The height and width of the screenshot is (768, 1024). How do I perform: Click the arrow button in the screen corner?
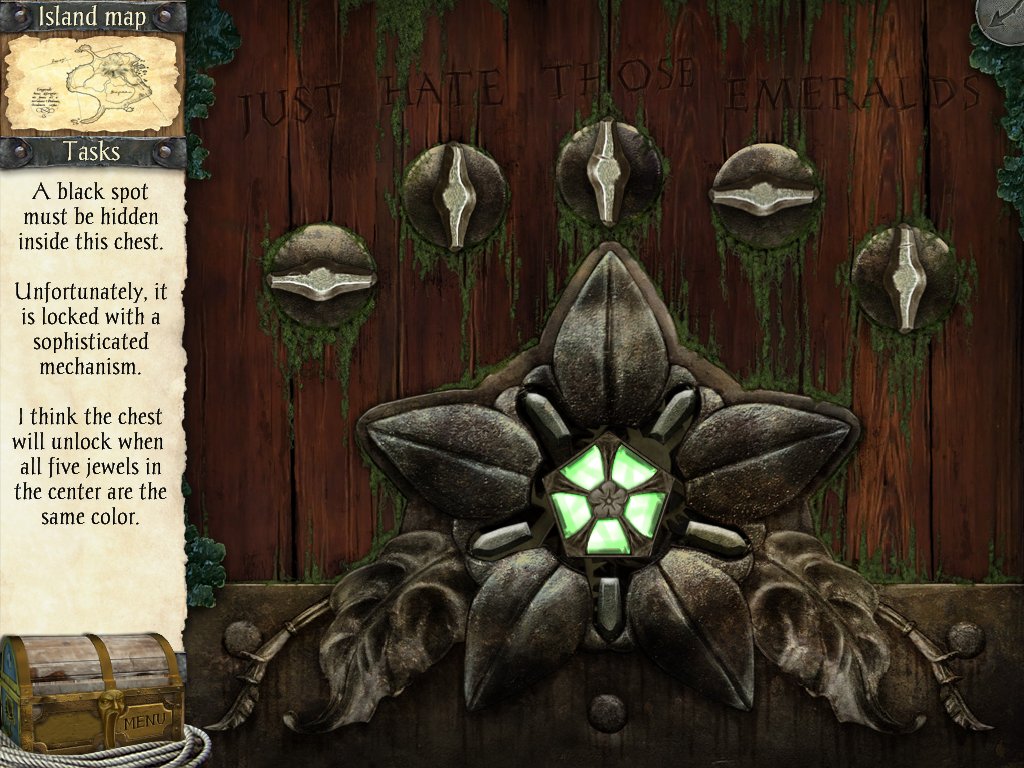(1001, 22)
